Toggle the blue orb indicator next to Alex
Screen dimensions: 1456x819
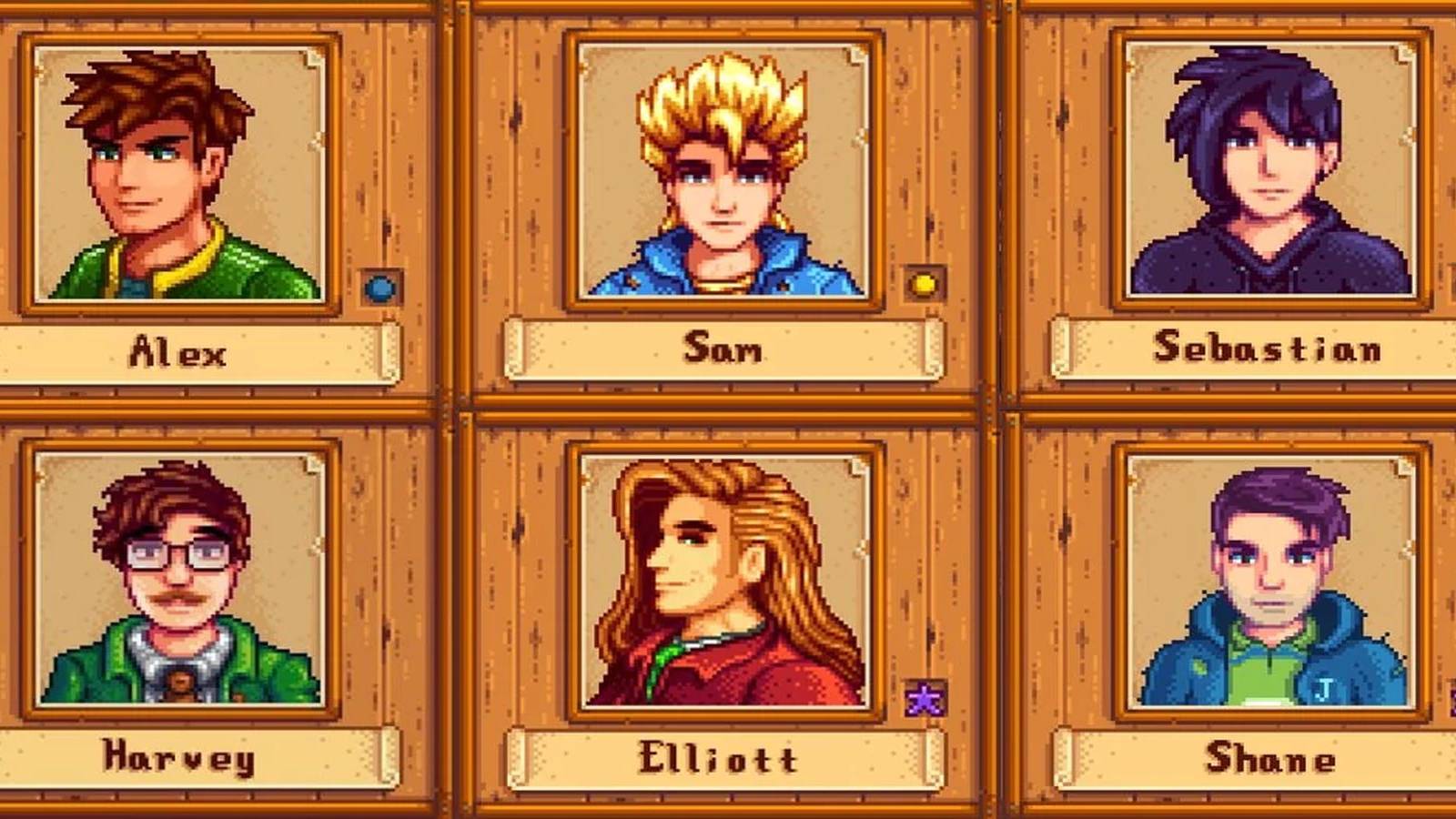[379, 289]
